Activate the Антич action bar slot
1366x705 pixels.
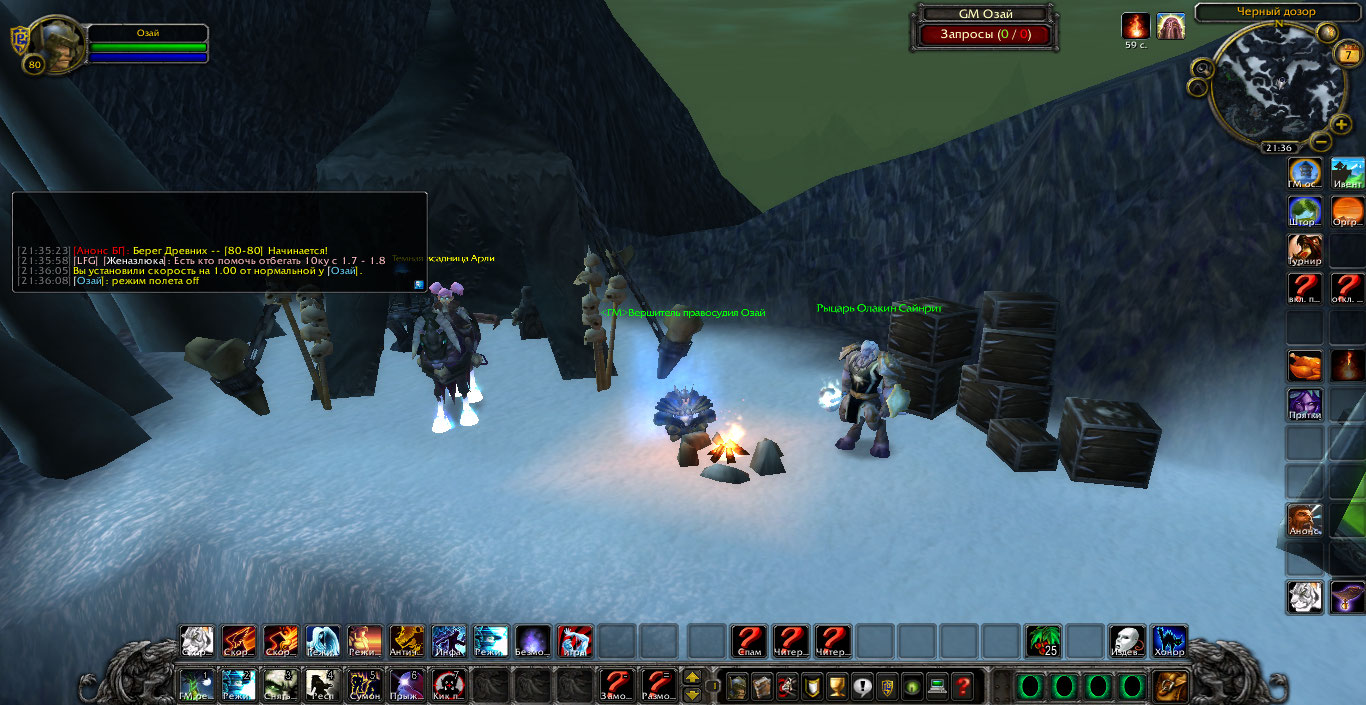coord(406,641)
